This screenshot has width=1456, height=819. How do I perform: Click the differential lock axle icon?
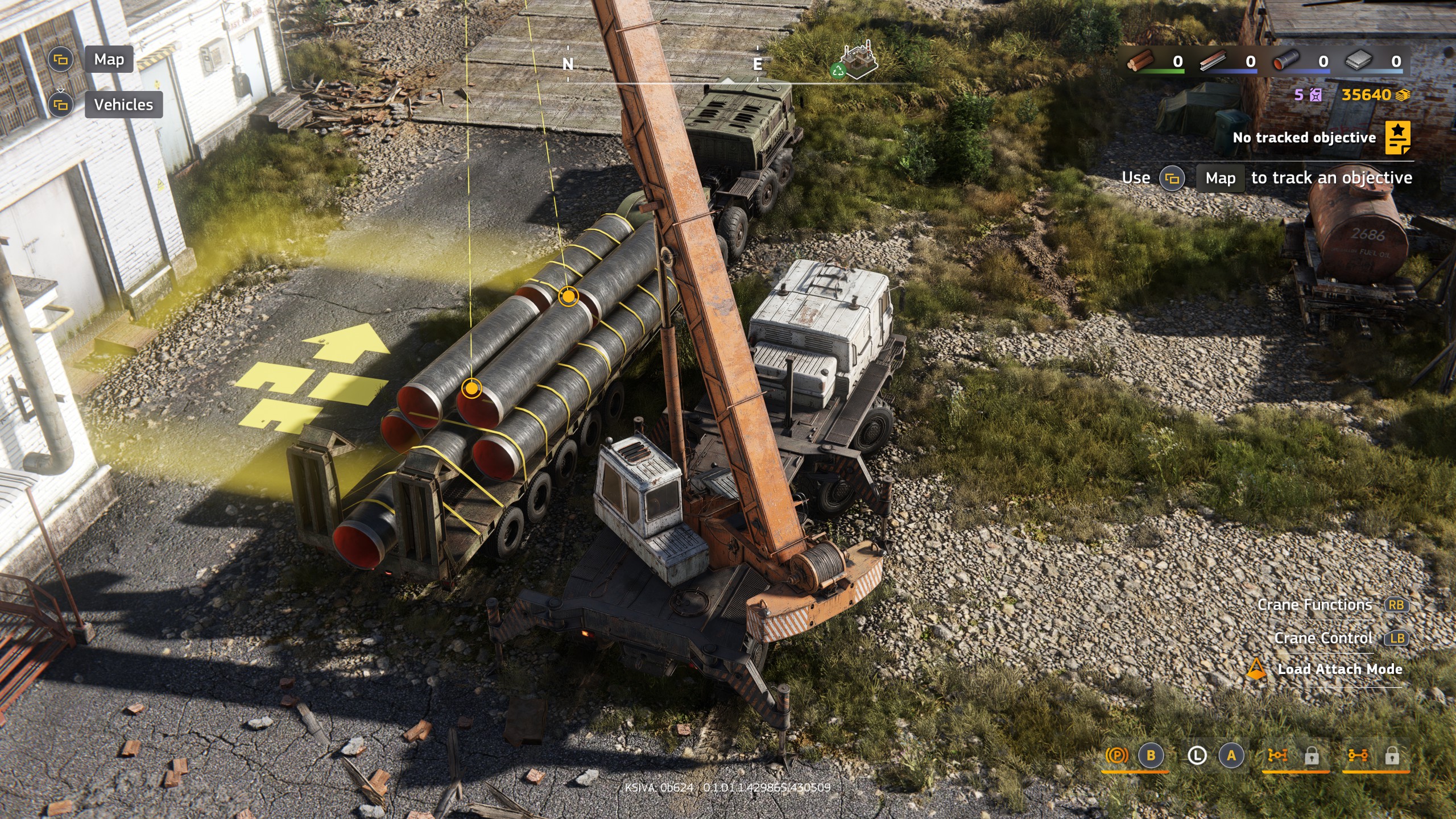coord(1358,755)
